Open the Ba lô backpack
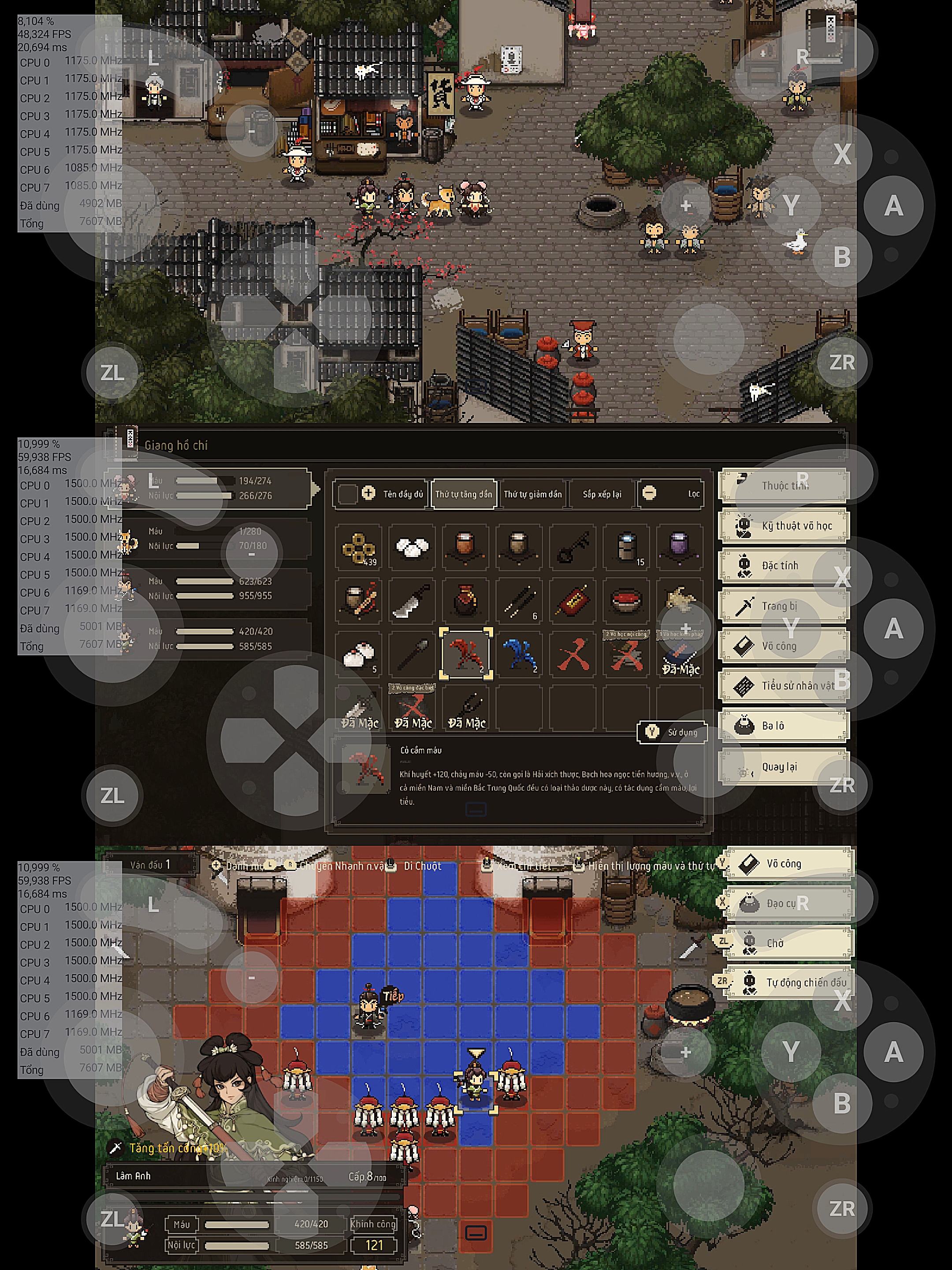Image resolution: width=952 pixels, height=1270 pixels. click(x=784, y=726)
